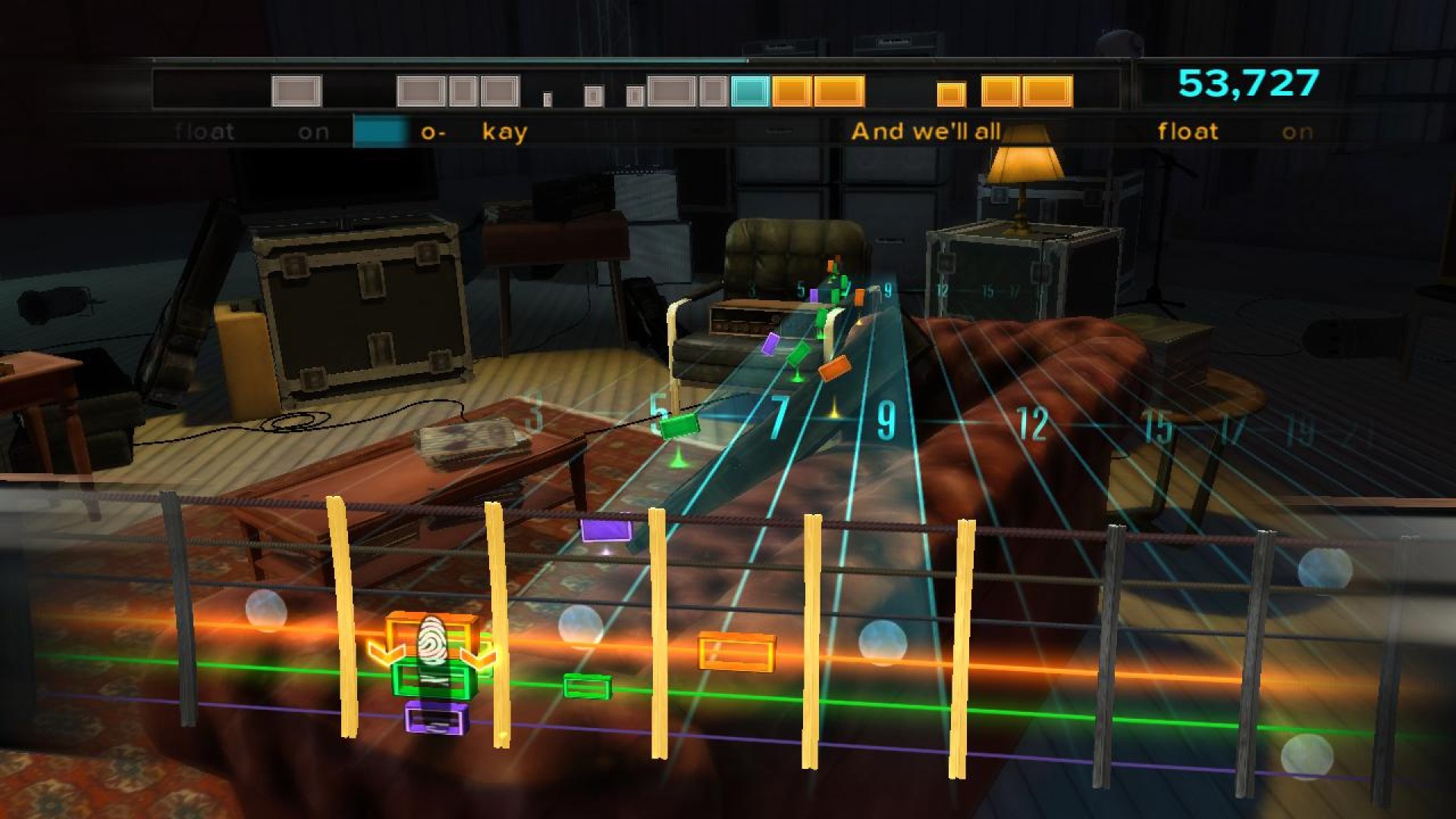Expand the first gray phrase segment in the top bar
The height and width of the screenshot is (819, 1456).
coord(296,92)
